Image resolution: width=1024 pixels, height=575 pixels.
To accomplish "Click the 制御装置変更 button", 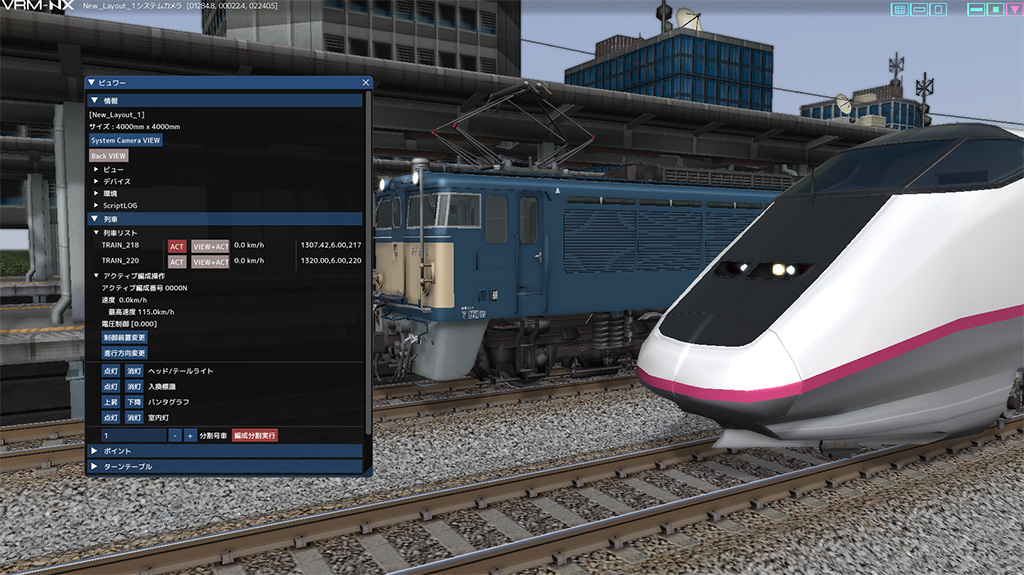I will (124, 338).
